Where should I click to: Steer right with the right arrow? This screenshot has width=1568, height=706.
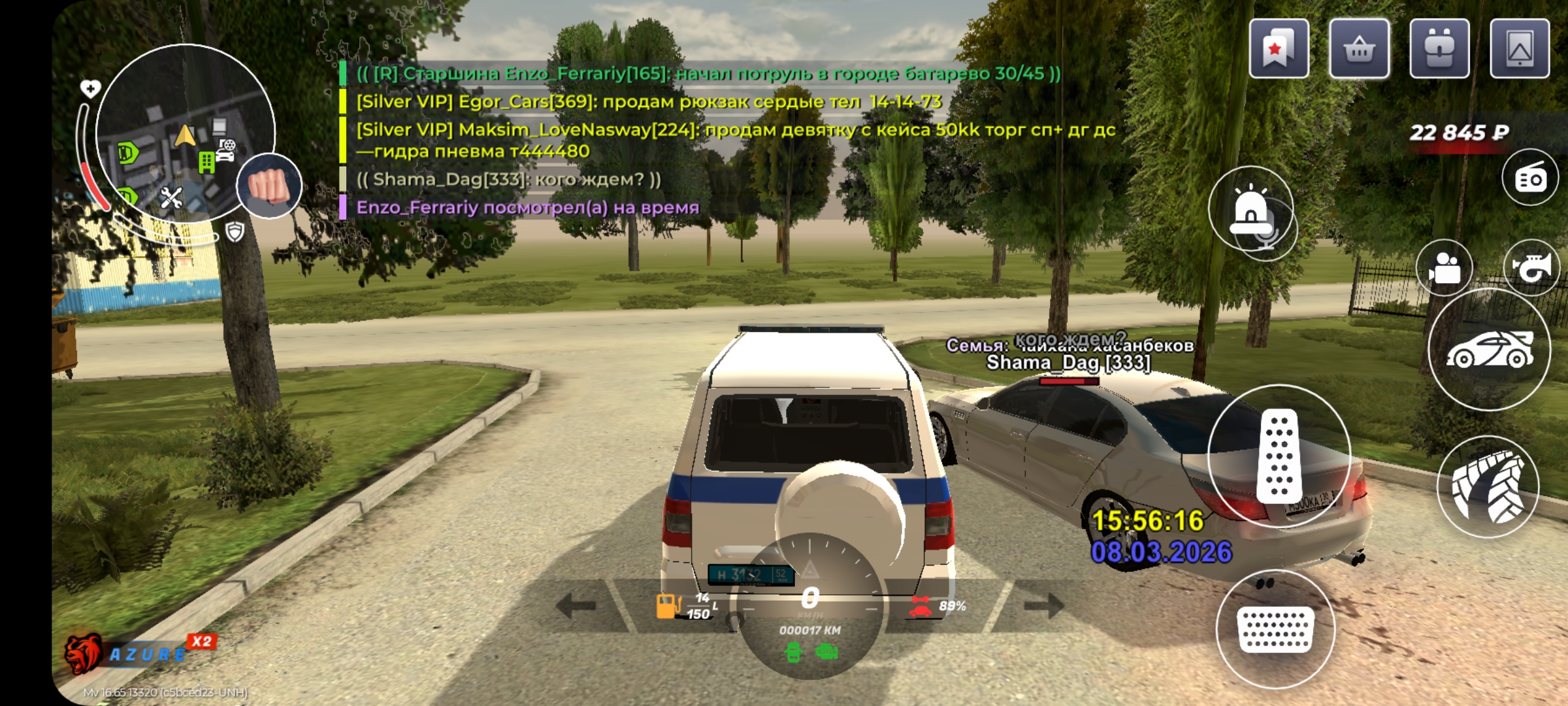click(1043, 605)
